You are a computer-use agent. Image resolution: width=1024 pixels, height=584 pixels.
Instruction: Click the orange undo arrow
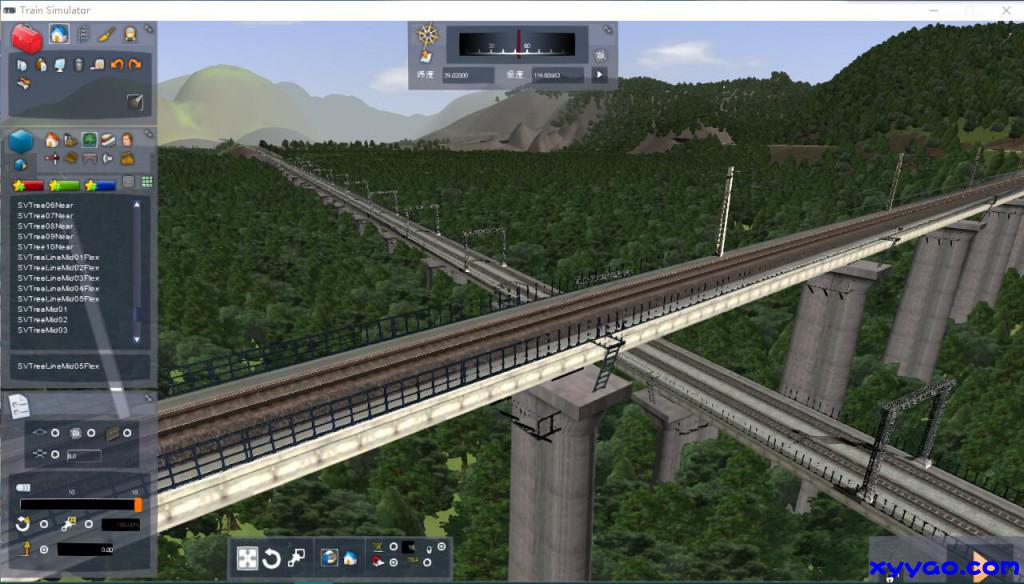(x=117, y=65)
